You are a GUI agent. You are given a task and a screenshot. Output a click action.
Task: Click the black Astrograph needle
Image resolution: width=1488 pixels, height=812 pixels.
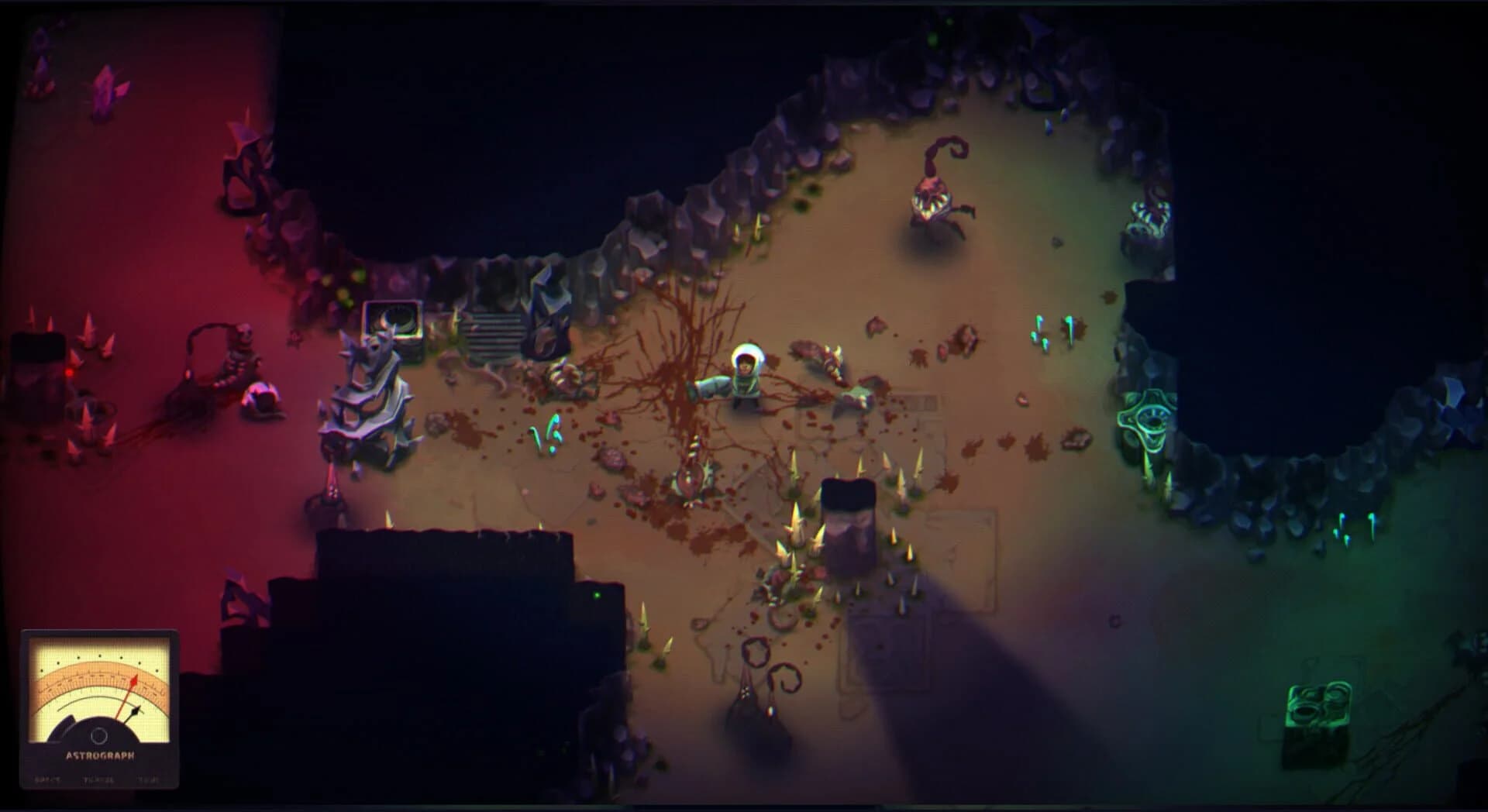(136, 711)
